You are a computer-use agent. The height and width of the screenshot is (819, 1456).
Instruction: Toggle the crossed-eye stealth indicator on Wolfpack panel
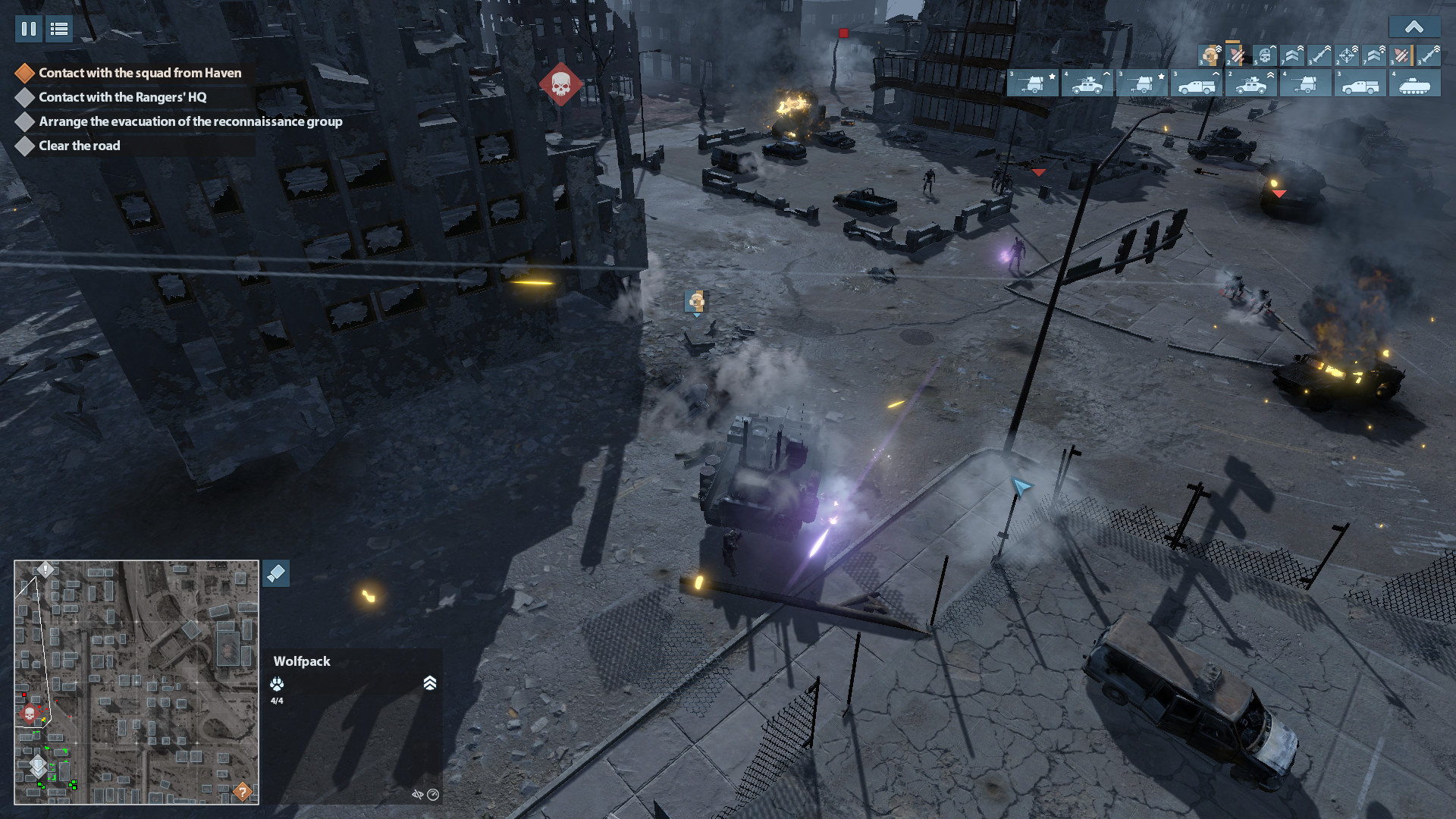[x=419, y=795]
